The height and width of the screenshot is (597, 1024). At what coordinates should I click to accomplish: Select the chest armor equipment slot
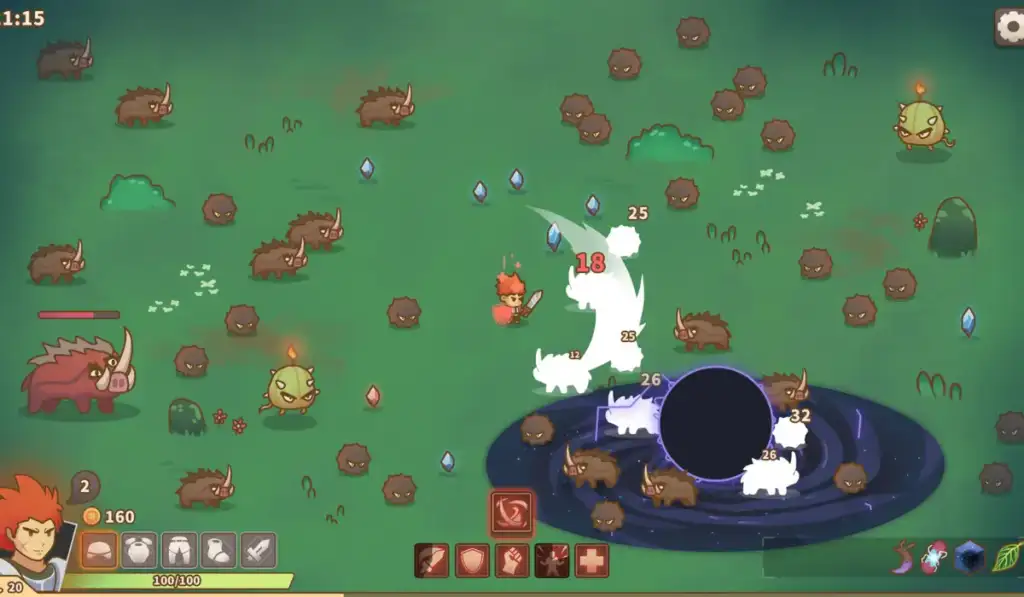click(x=139, y=550)
